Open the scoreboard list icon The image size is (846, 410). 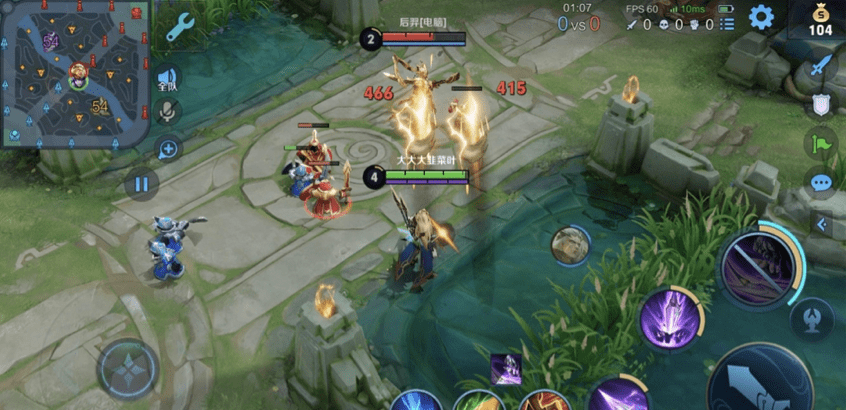point(727,23)
